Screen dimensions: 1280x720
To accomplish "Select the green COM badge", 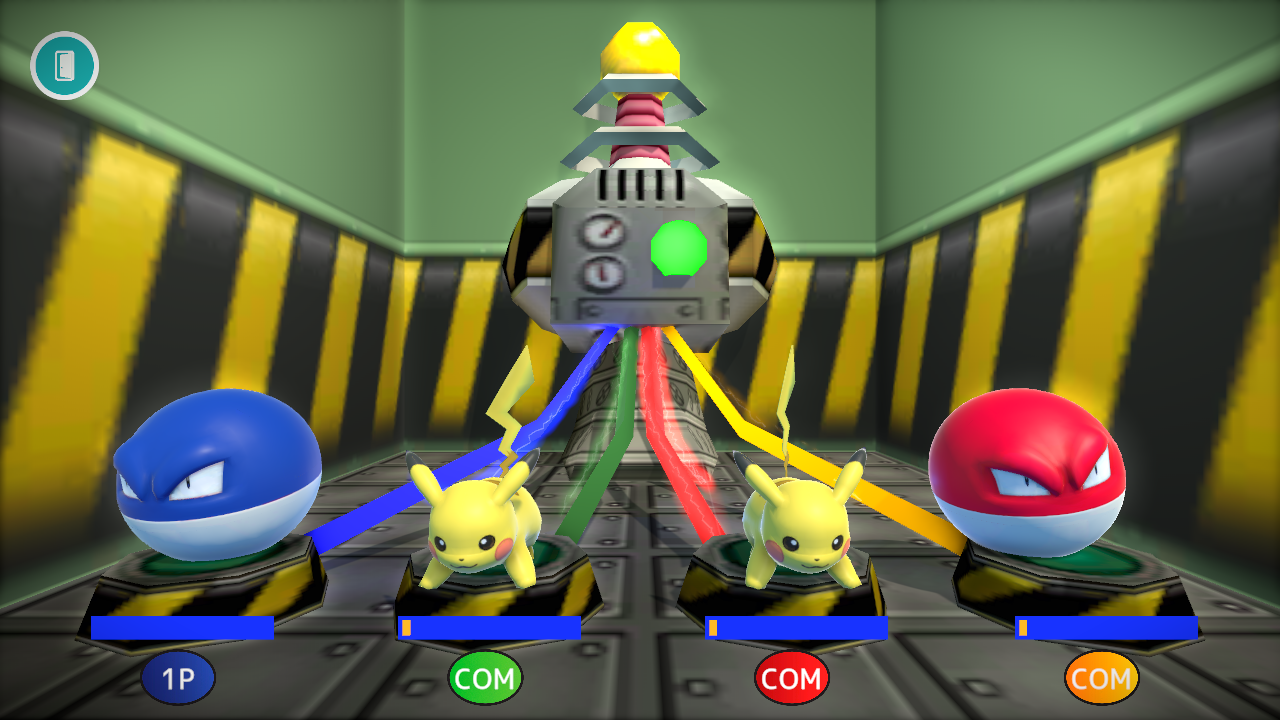I will pos(486,677).
